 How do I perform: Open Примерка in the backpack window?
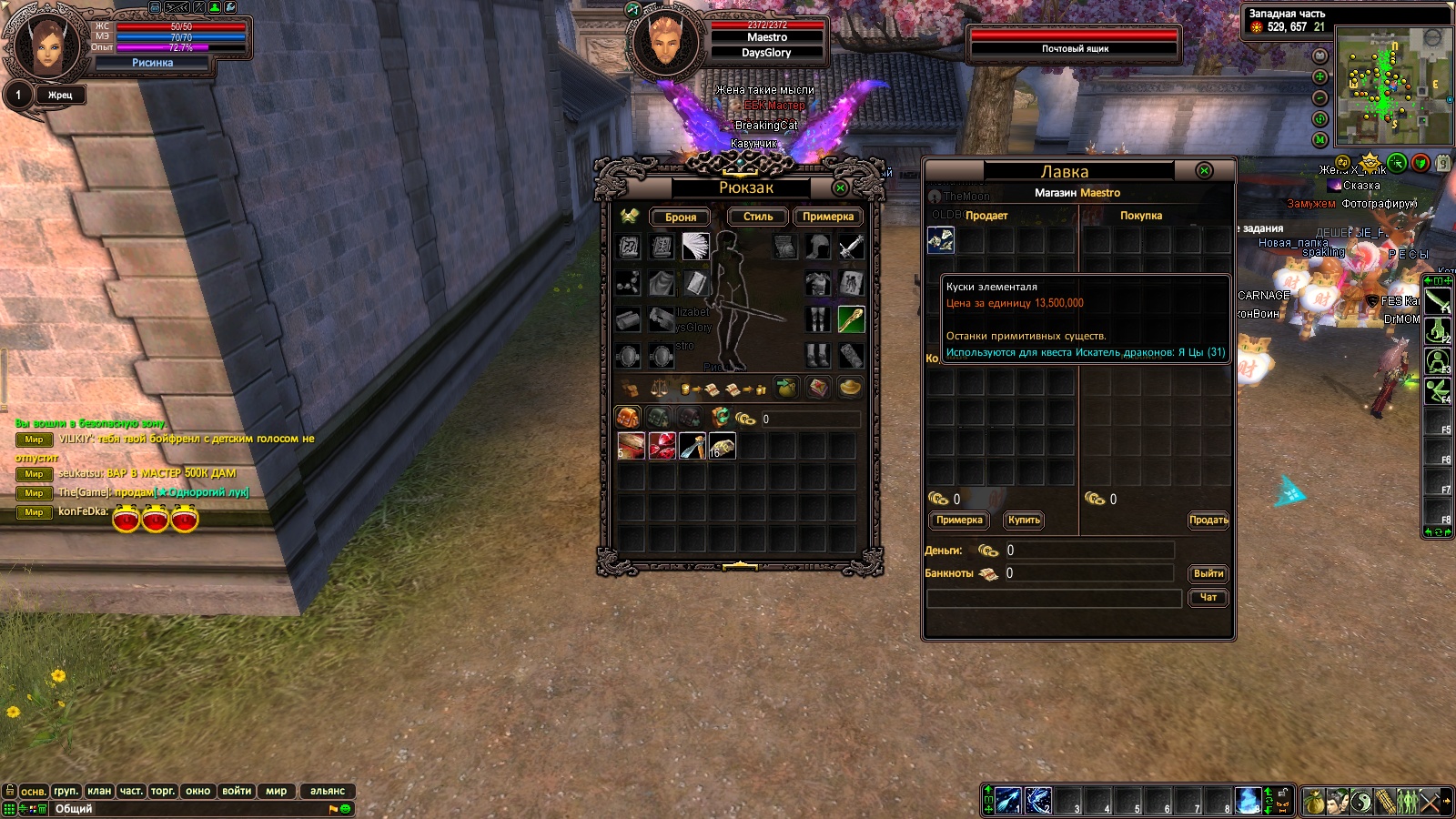coord(827,217)
